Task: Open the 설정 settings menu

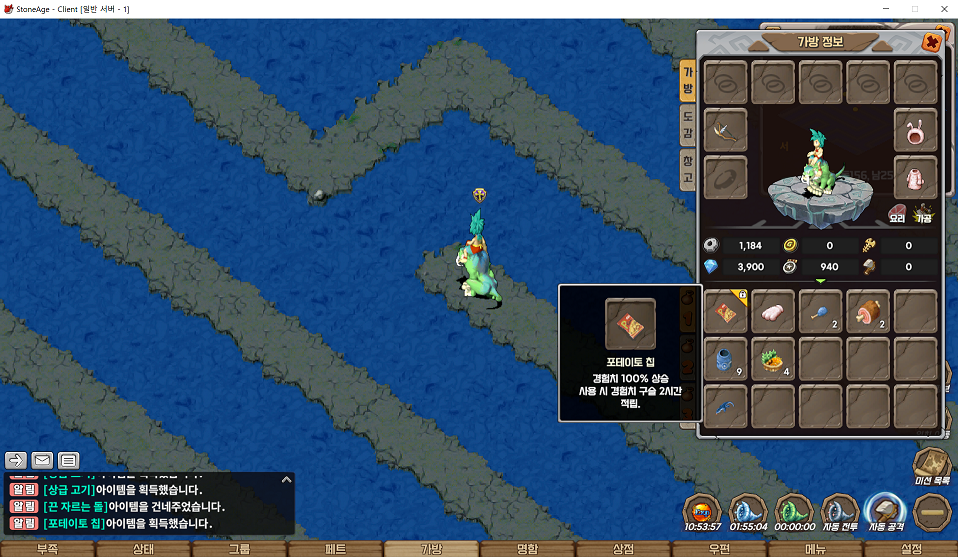Action: pos(911,549)
